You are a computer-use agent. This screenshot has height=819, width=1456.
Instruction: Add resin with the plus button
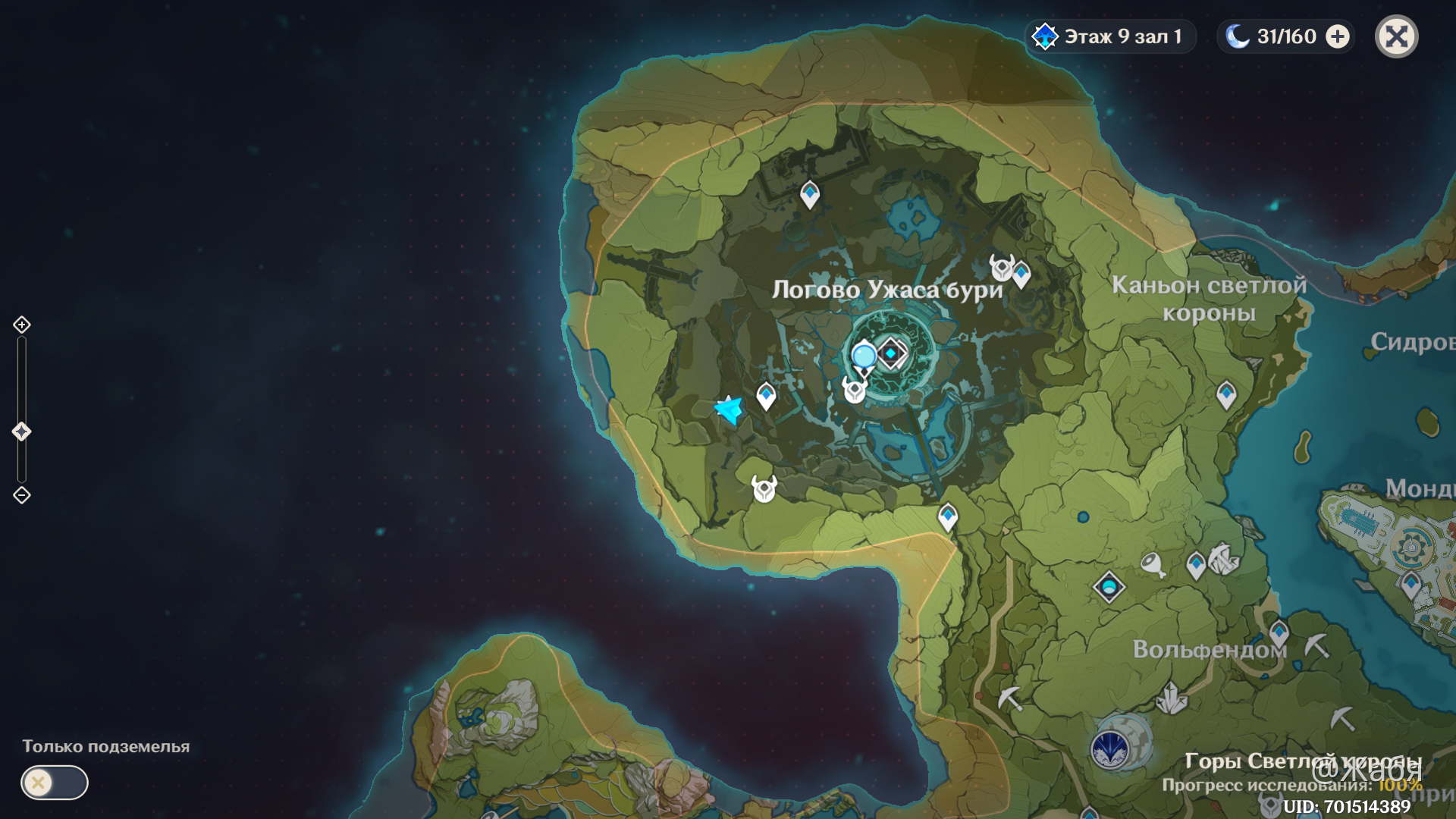tap(1338, 36)
